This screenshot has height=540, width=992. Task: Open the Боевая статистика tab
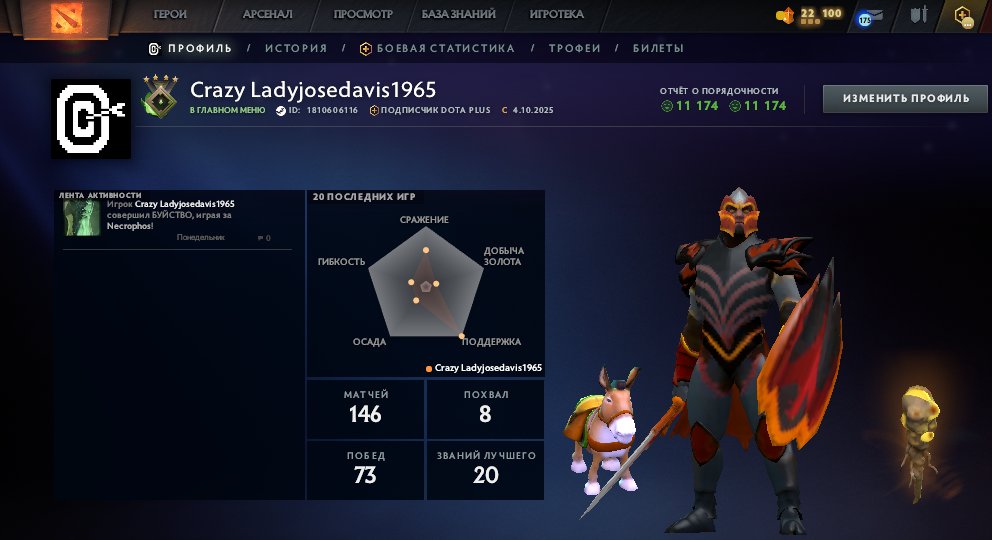click(438, 48)
